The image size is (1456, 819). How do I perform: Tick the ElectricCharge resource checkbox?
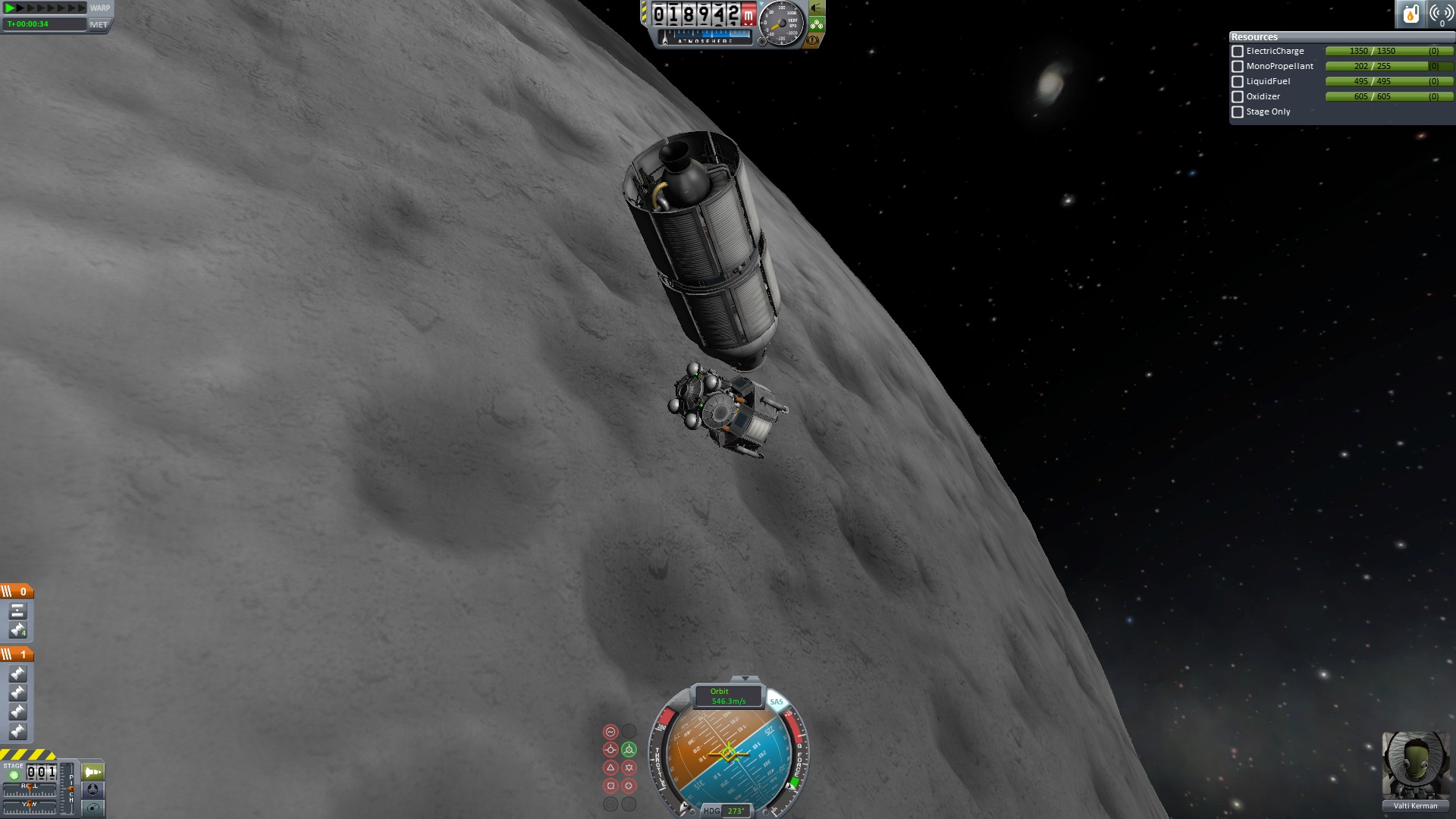point(1238,52)
